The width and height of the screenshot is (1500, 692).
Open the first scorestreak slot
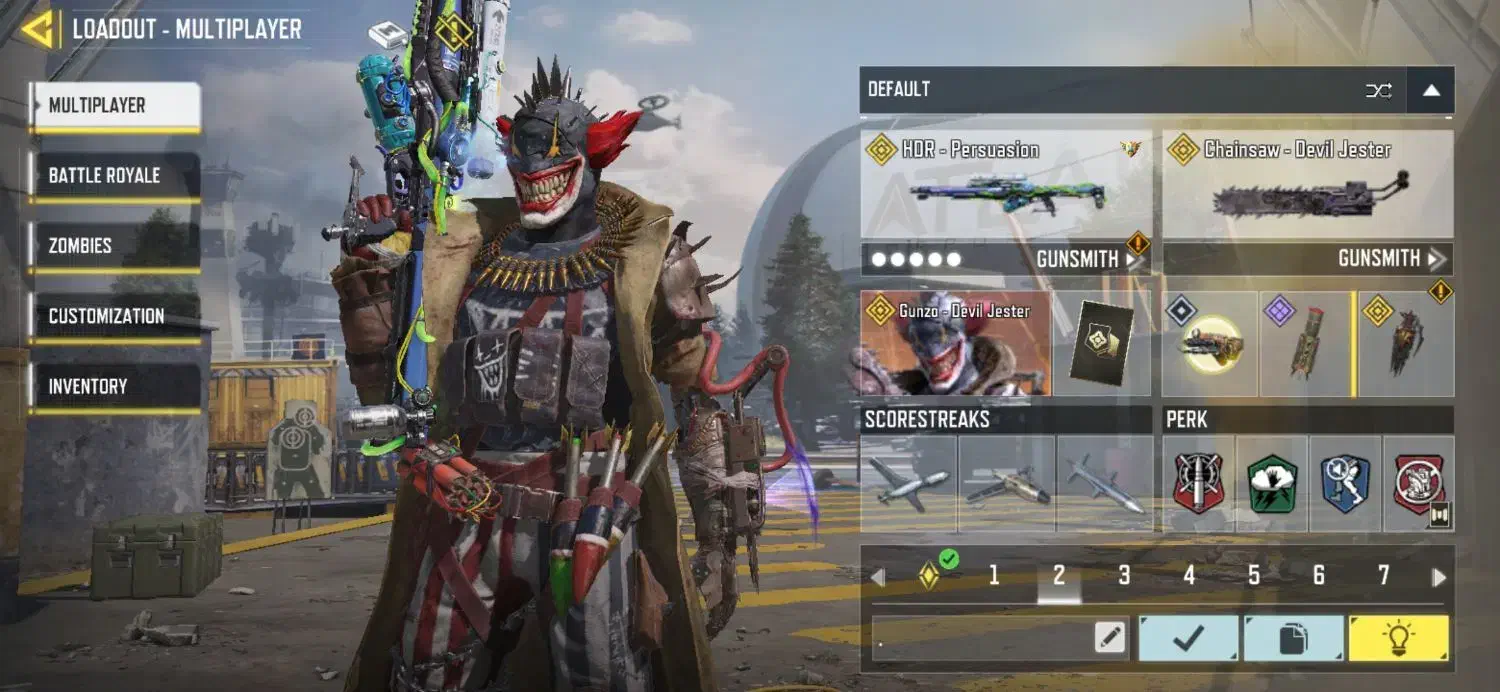tap(908, 484)
